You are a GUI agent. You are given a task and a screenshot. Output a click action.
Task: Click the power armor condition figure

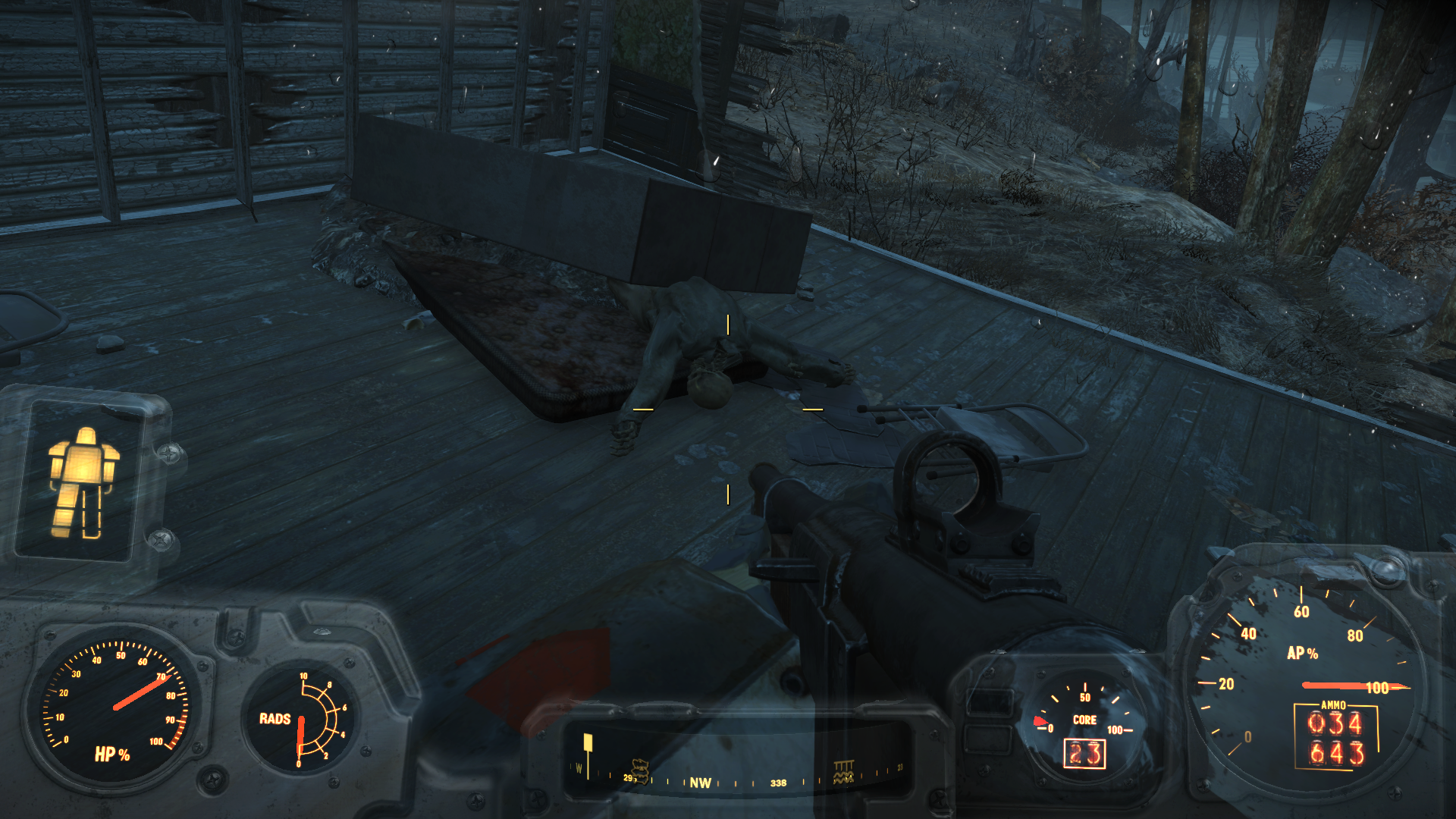click(82, 482)
